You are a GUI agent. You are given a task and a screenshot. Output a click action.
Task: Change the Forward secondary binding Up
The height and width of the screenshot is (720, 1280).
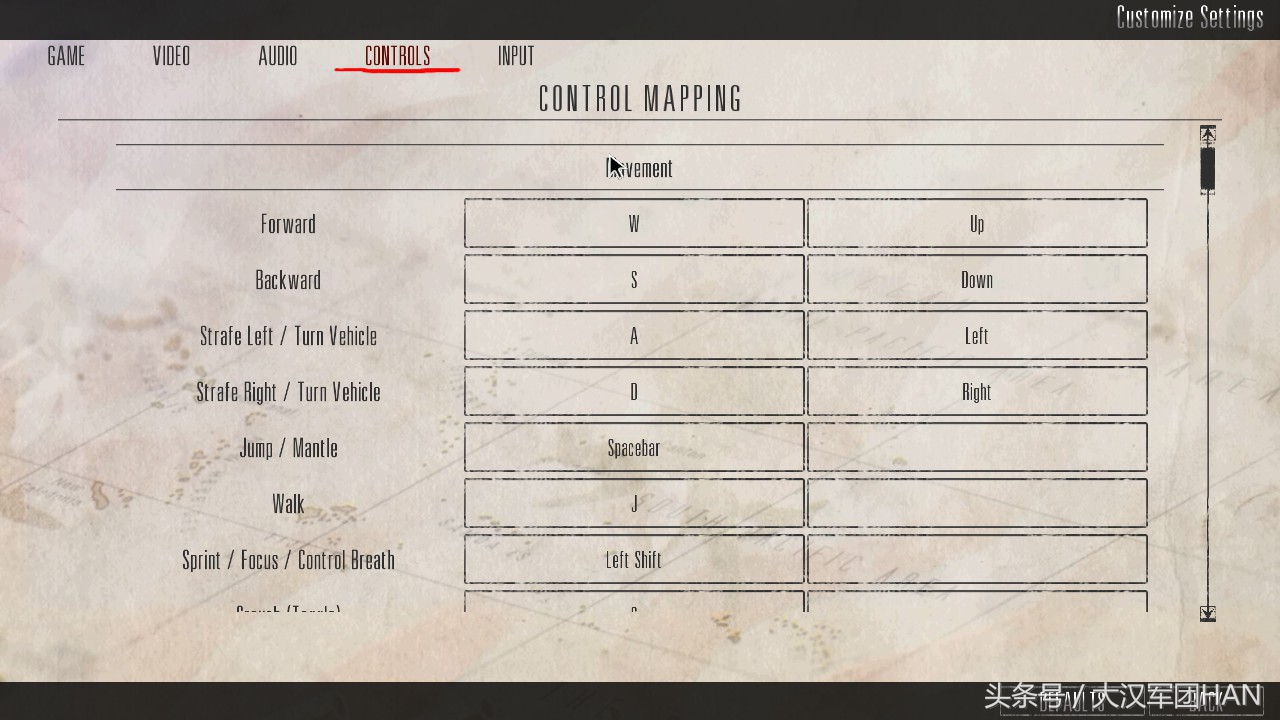click(977, 223)
